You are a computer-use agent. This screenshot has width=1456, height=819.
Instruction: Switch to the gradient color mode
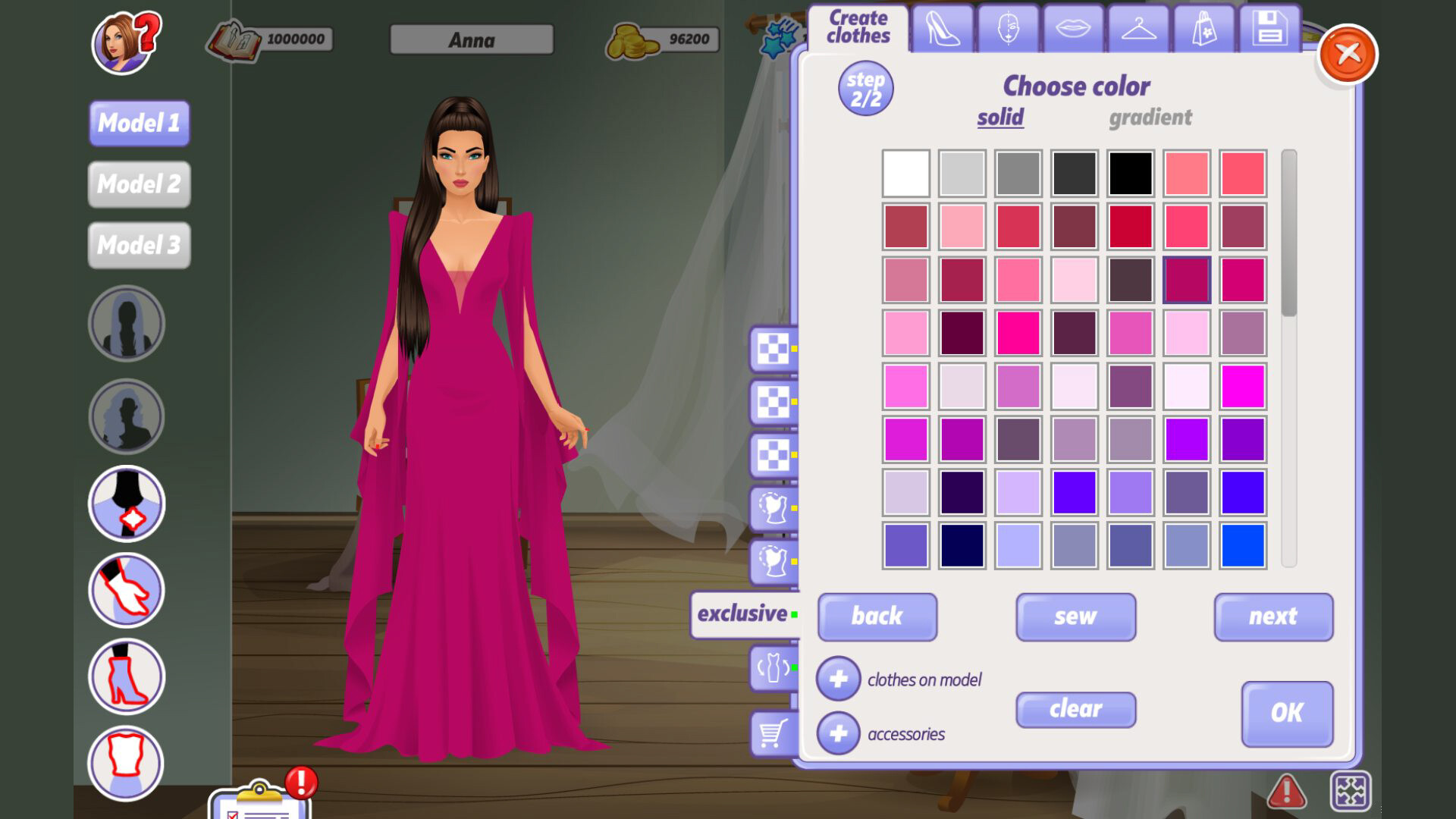[x=1151, y=118]
